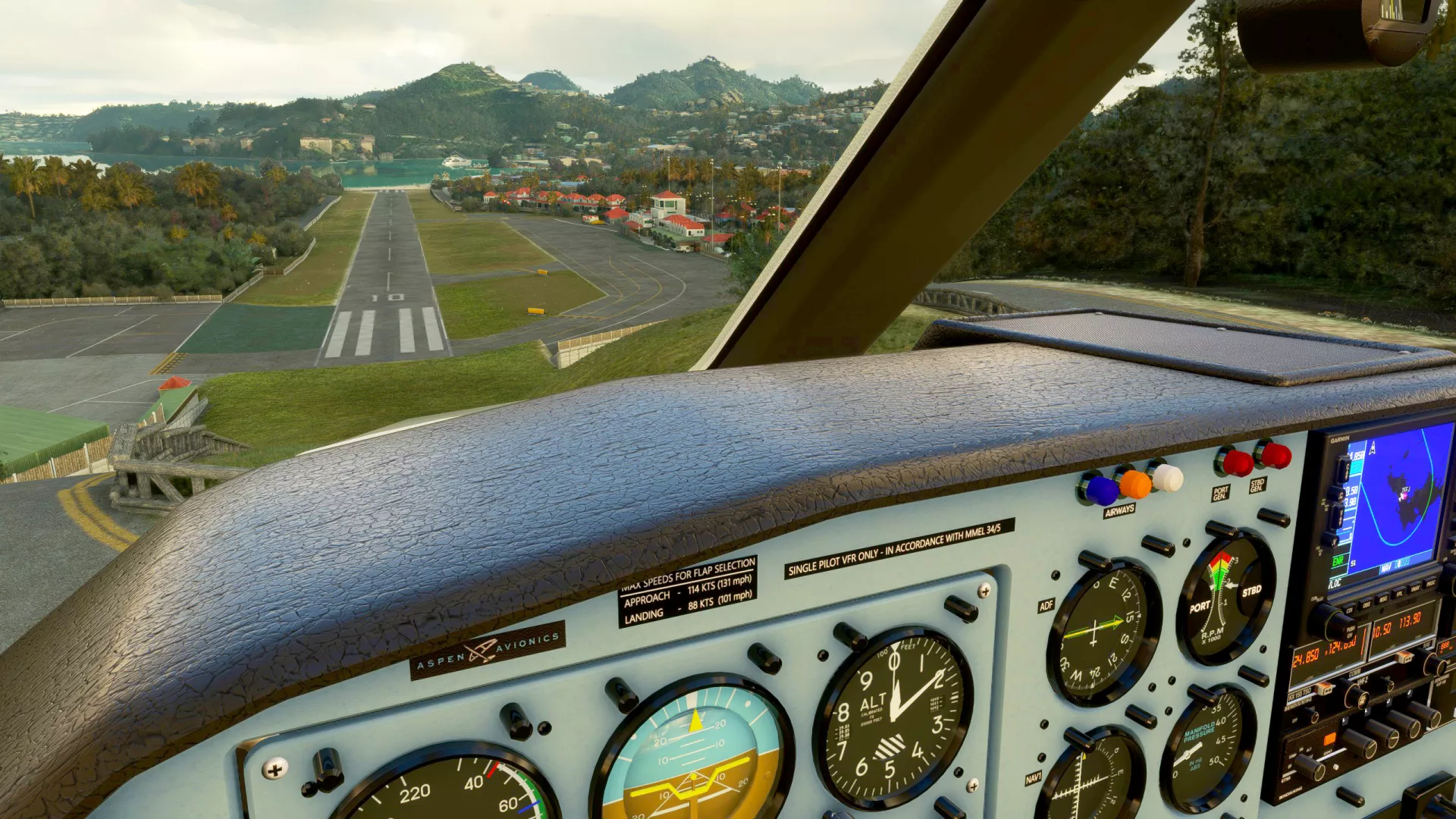Select the manifold pressure gauge

(1207, 745)
